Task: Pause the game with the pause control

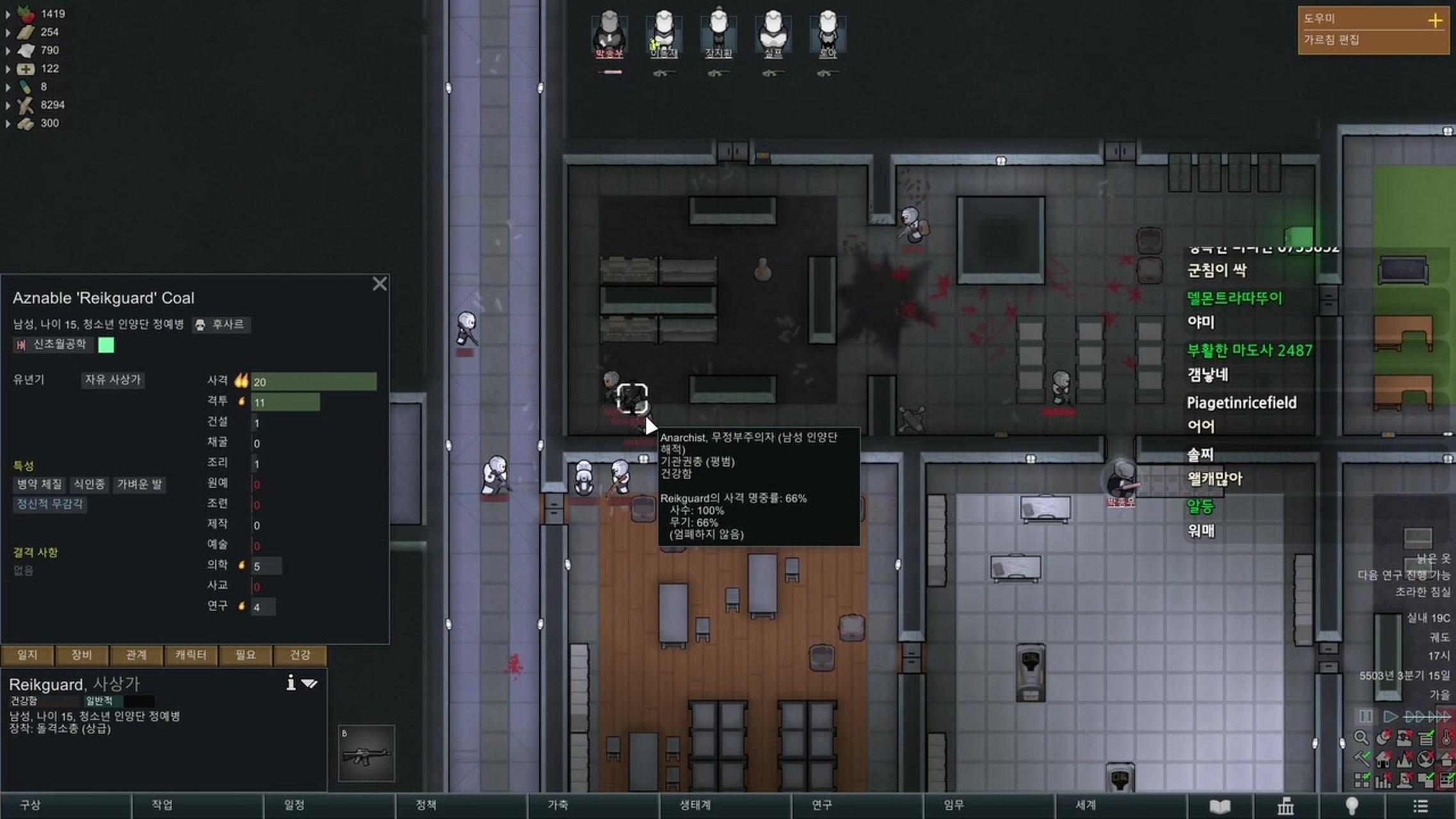Action: (x=1365, y=716)
